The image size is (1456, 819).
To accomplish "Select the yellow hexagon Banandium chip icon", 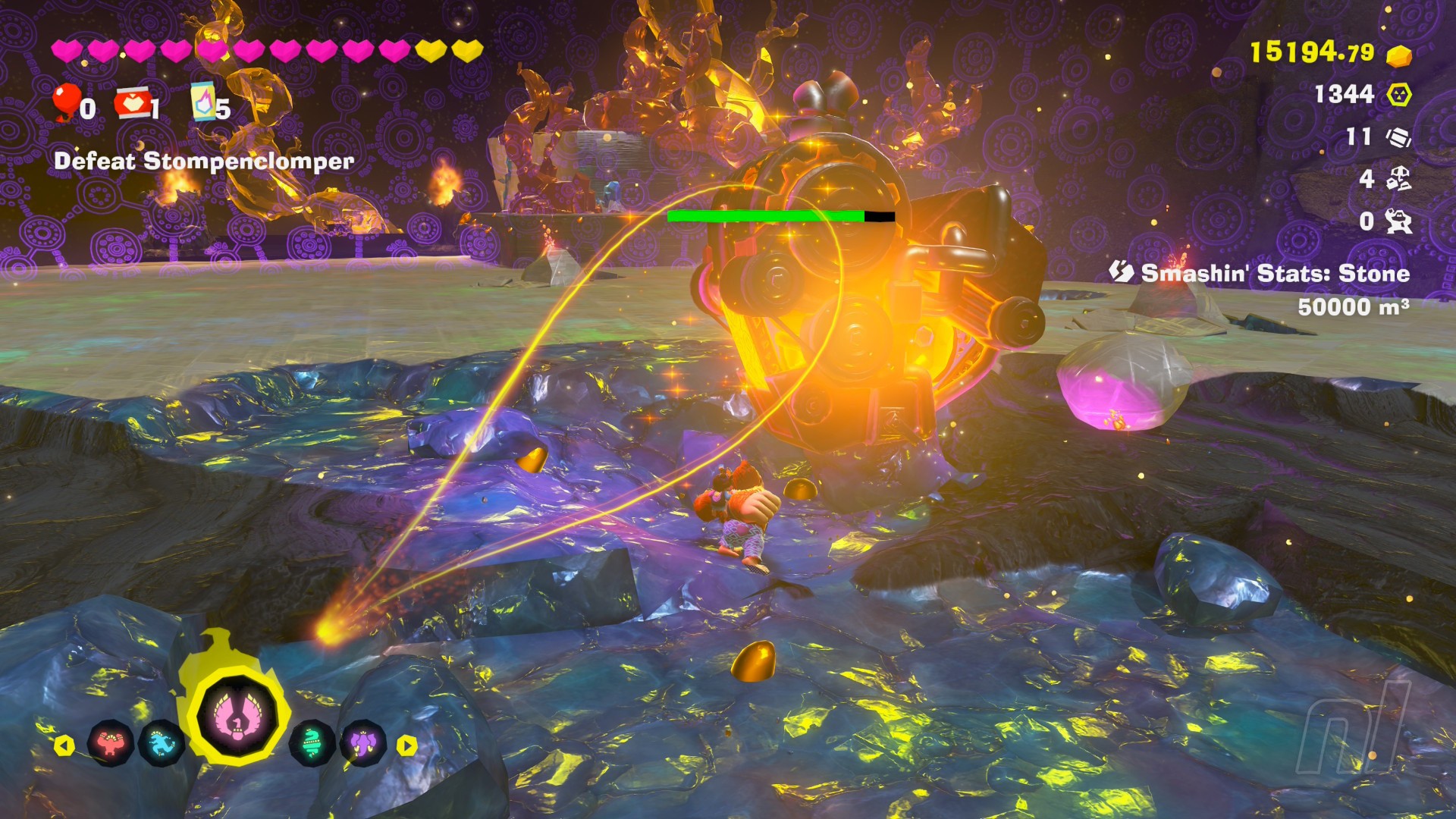I will click(1399, 95).
